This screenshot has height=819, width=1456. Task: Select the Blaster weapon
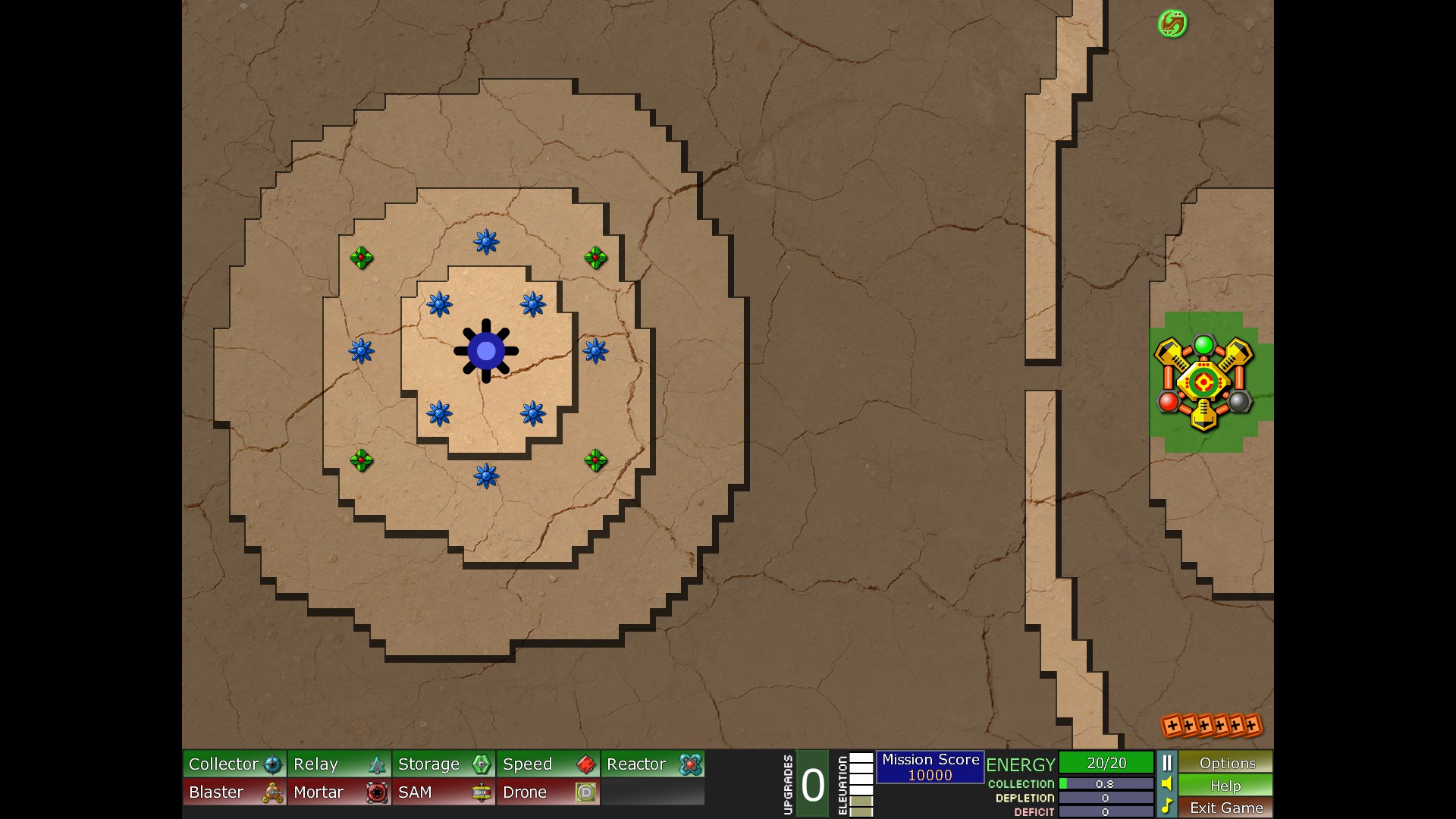click(234, 792)
